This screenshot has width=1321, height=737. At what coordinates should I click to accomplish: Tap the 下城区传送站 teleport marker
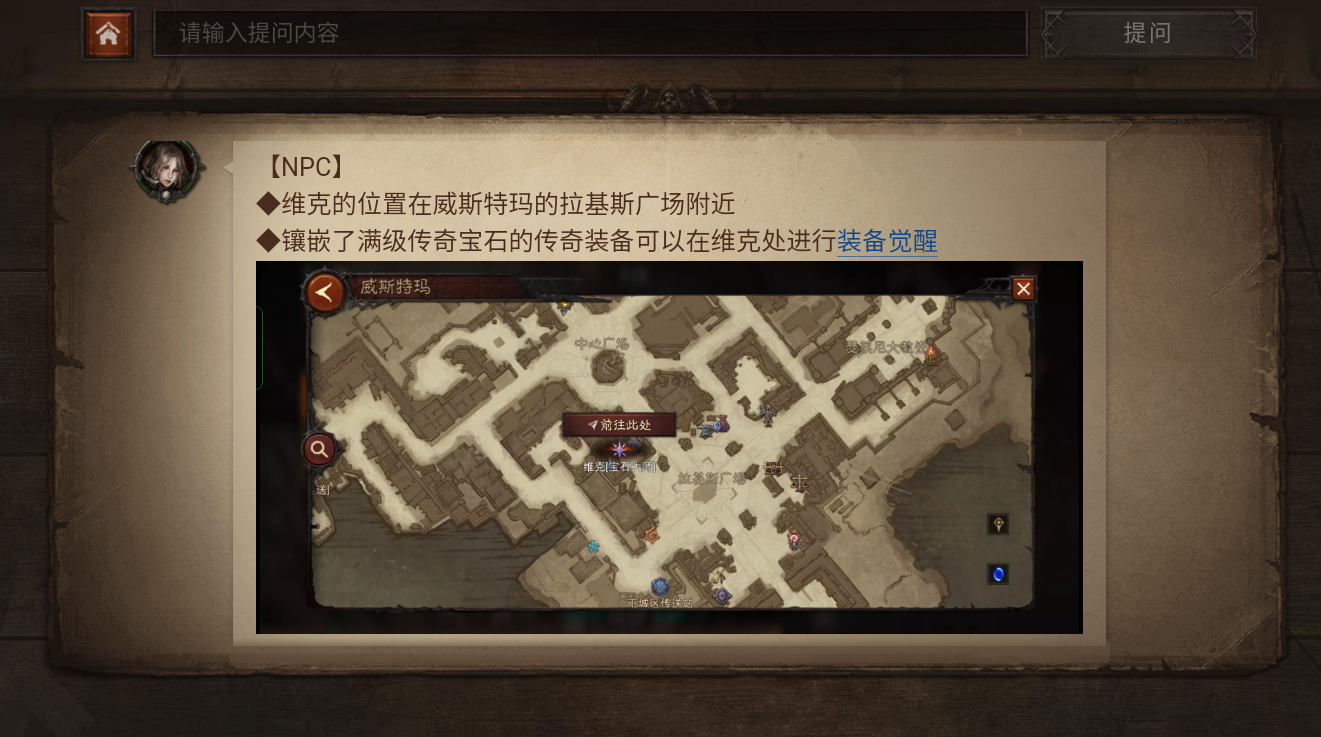(x=660, y=586)
